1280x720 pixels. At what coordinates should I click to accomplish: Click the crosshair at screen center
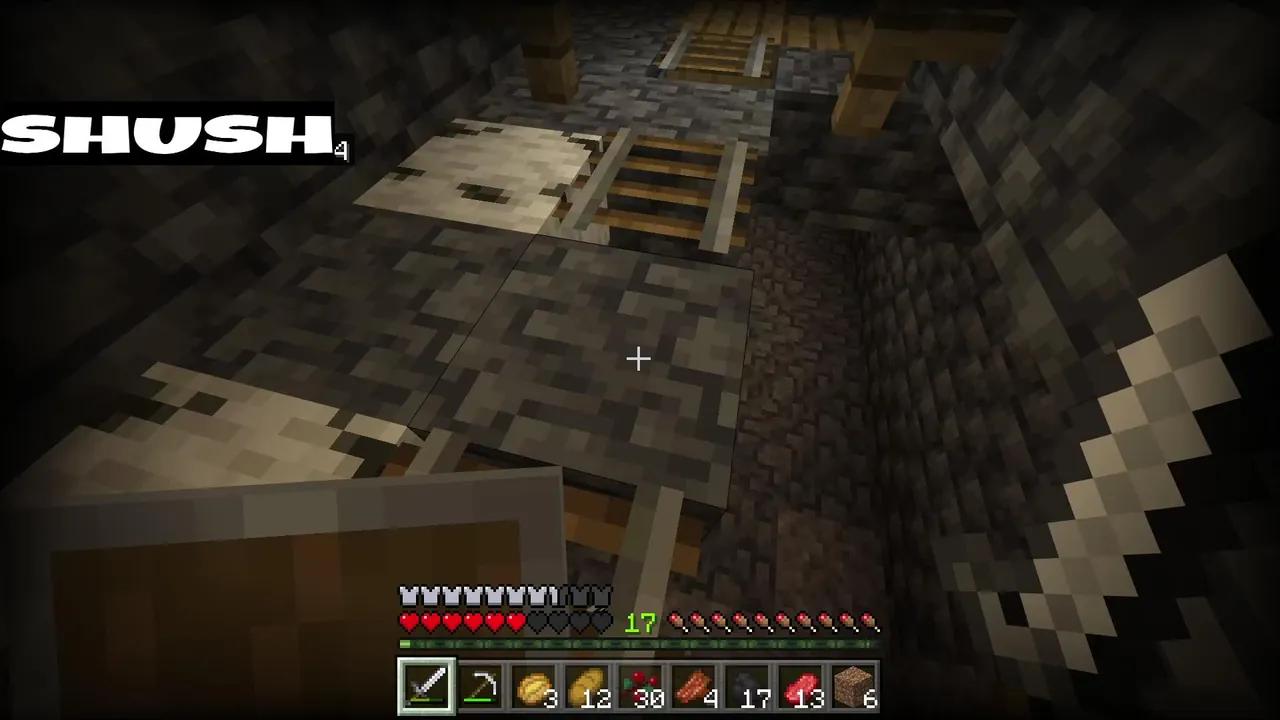coord(639,358)
